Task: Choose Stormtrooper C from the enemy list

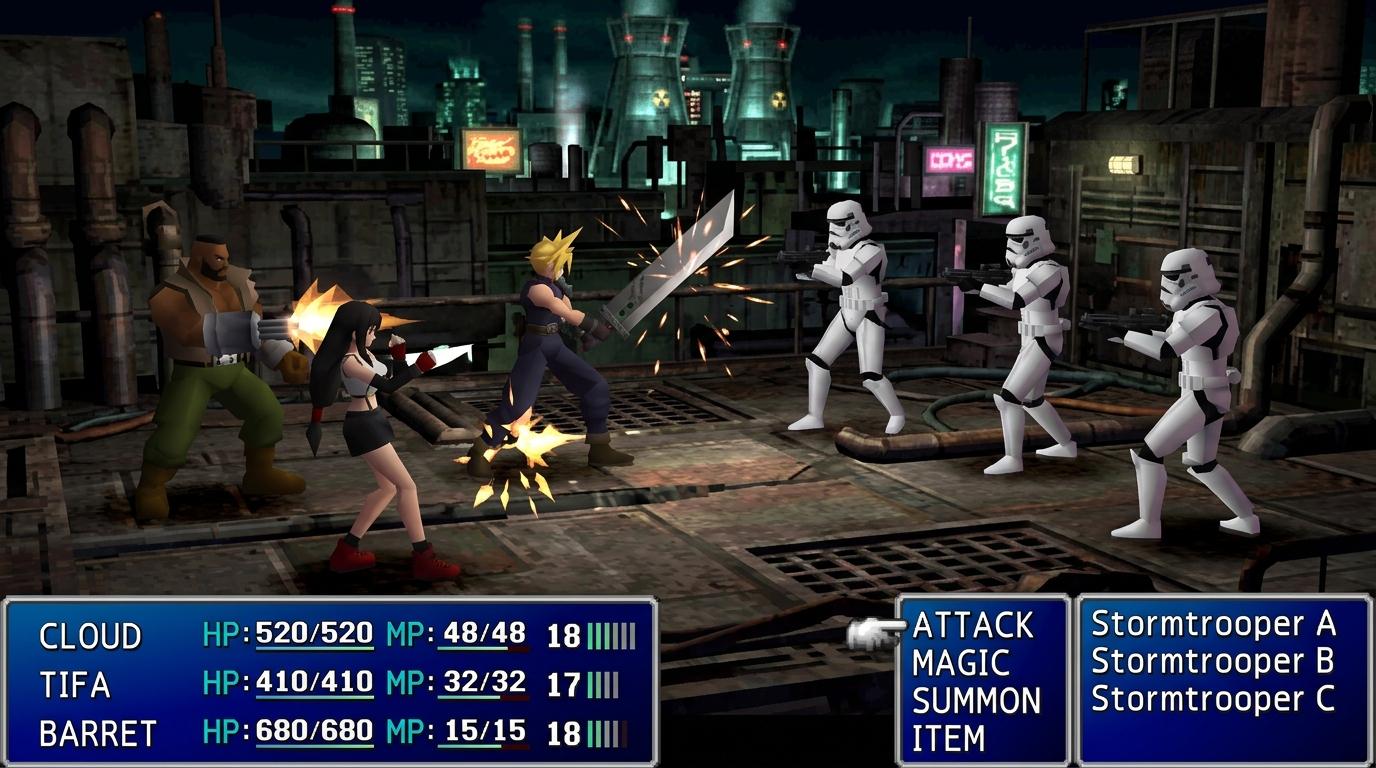Action: click(x=1213, y=699)
